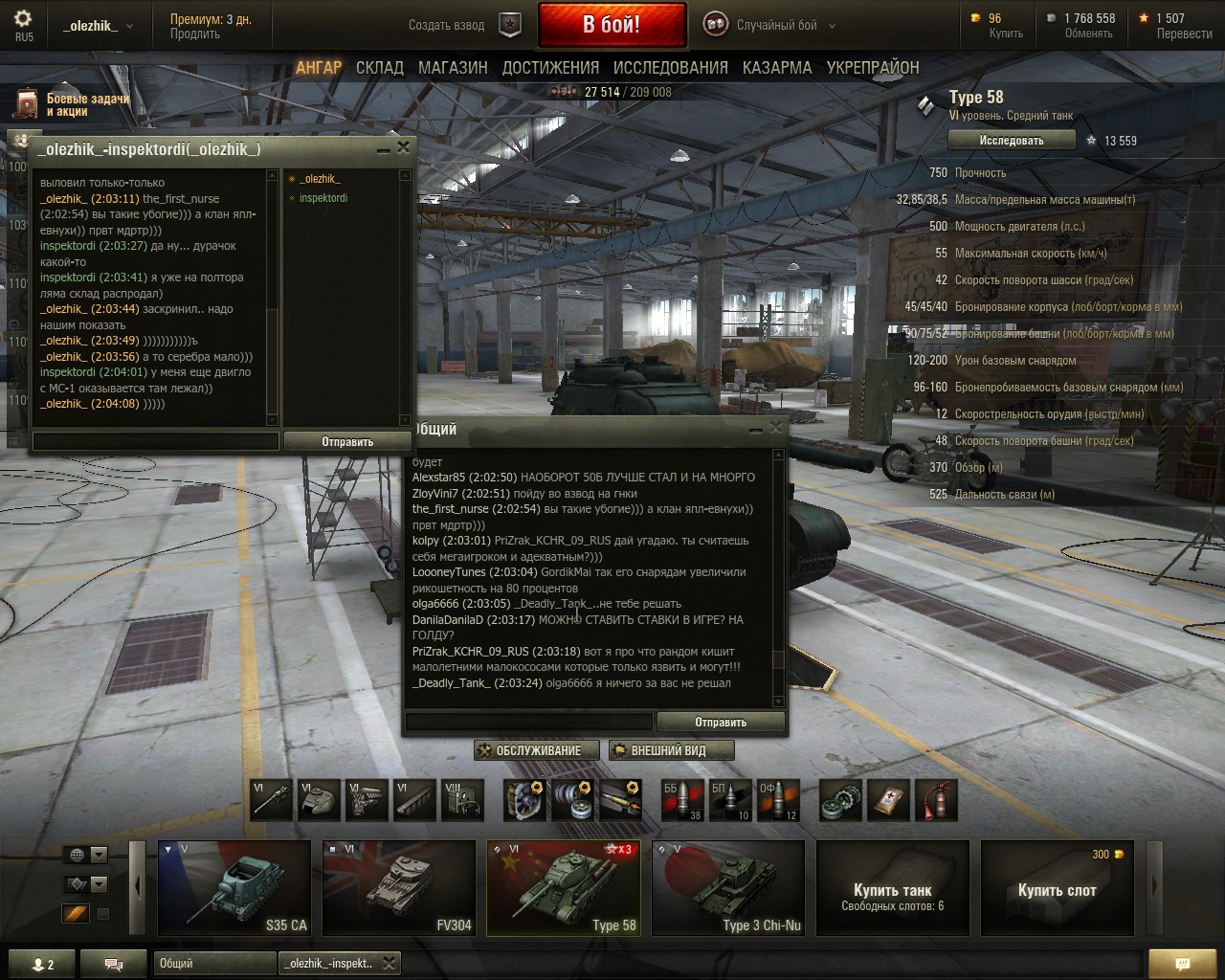The width and height of the screenshot is (1225, 980).
Task: Click Купить танк to buy a tank
Action: point(892,887)
